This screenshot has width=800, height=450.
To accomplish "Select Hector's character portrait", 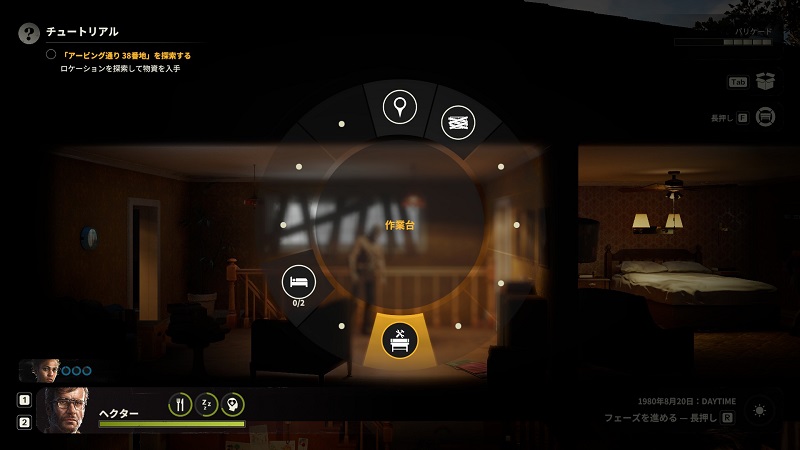I will click(x=64, y=409).
